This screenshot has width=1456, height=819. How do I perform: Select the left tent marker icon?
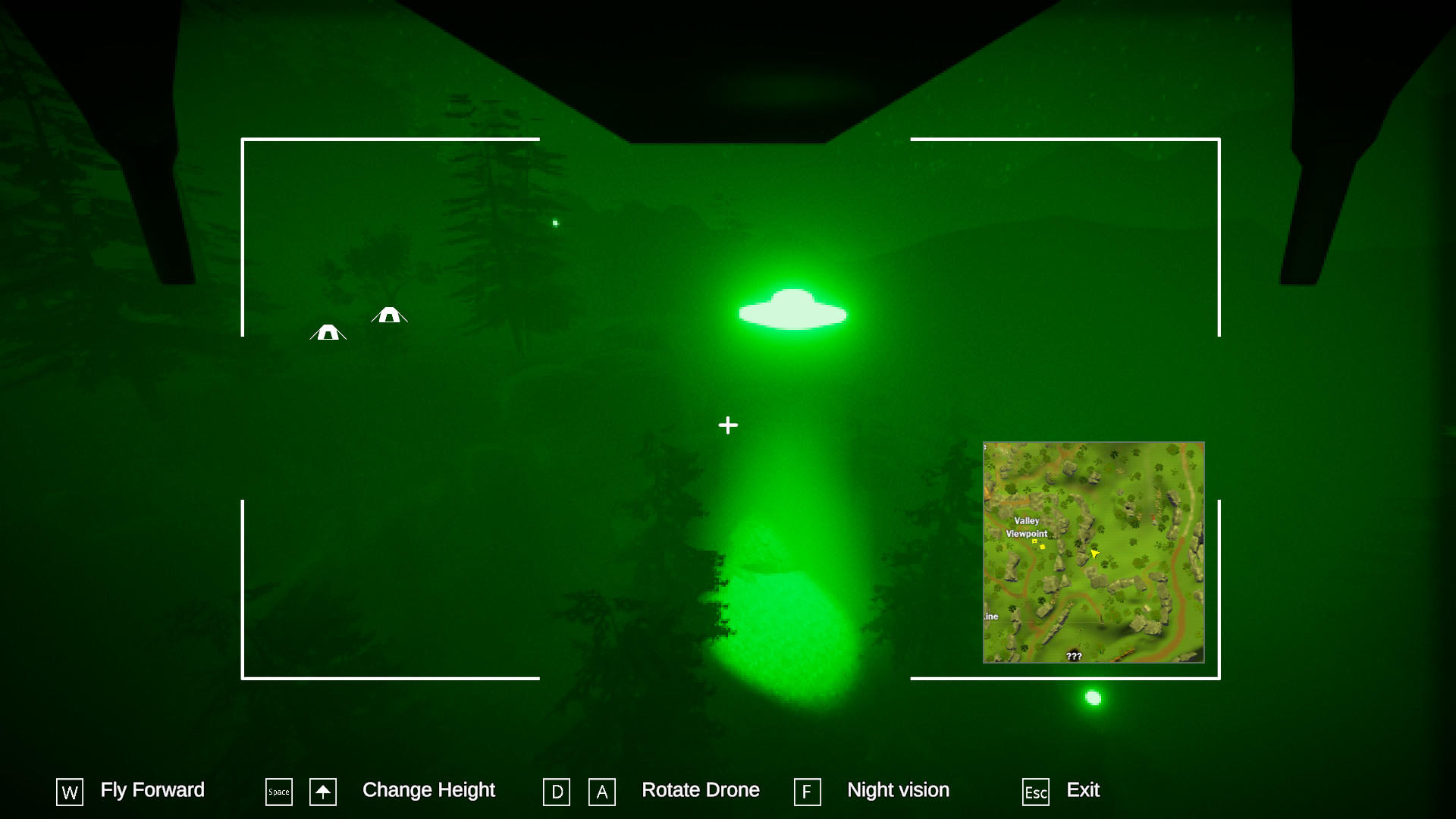pos(328,334)
